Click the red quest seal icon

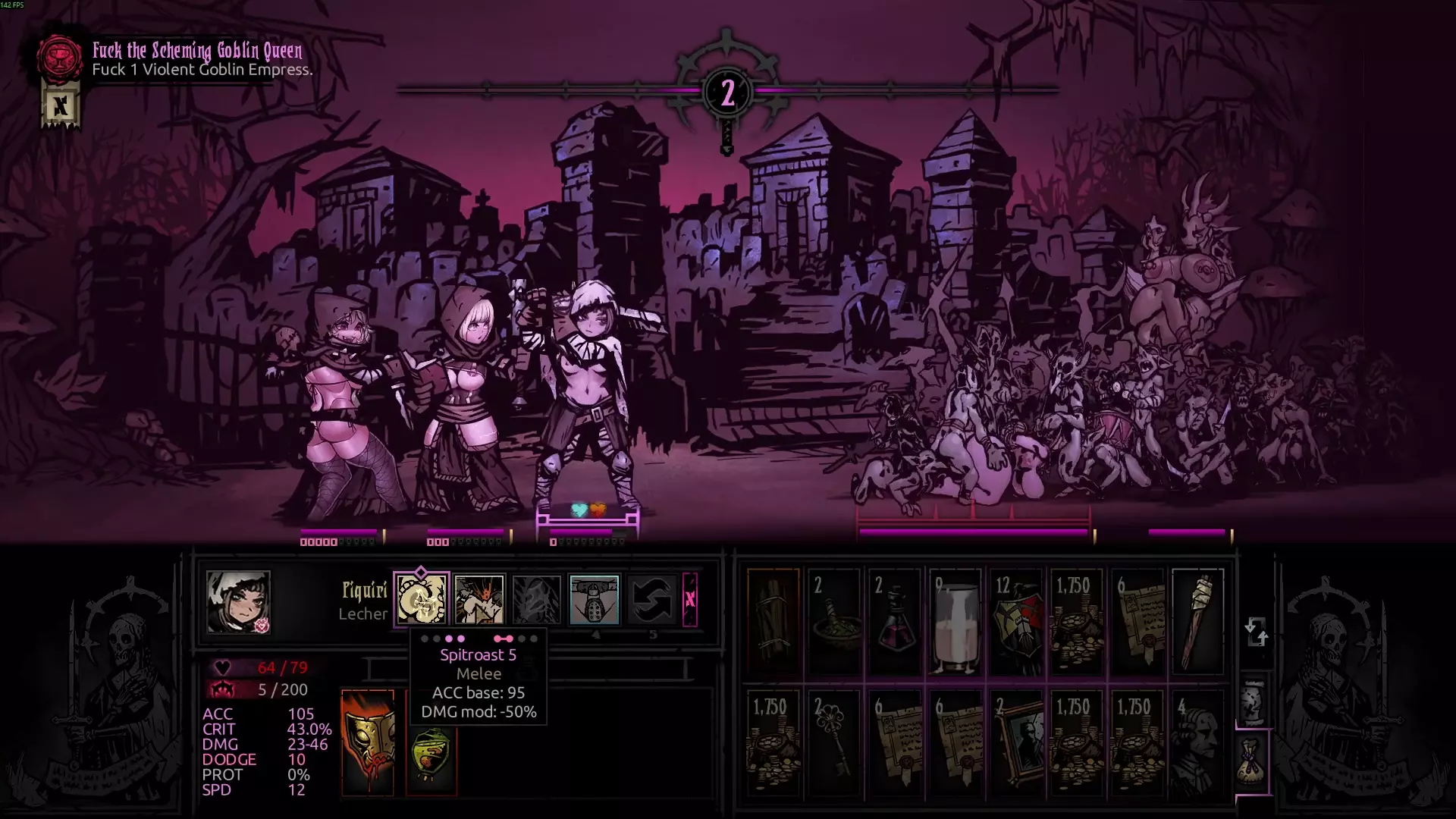pos(60,58)
